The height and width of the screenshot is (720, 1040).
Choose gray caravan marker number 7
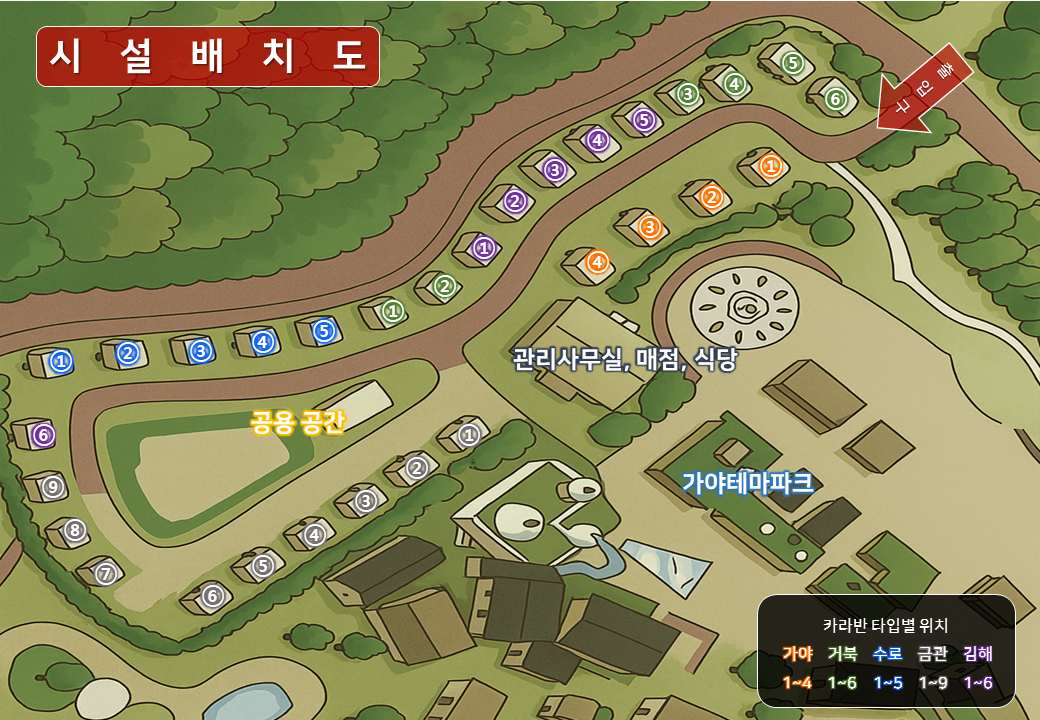coord(105,574)
